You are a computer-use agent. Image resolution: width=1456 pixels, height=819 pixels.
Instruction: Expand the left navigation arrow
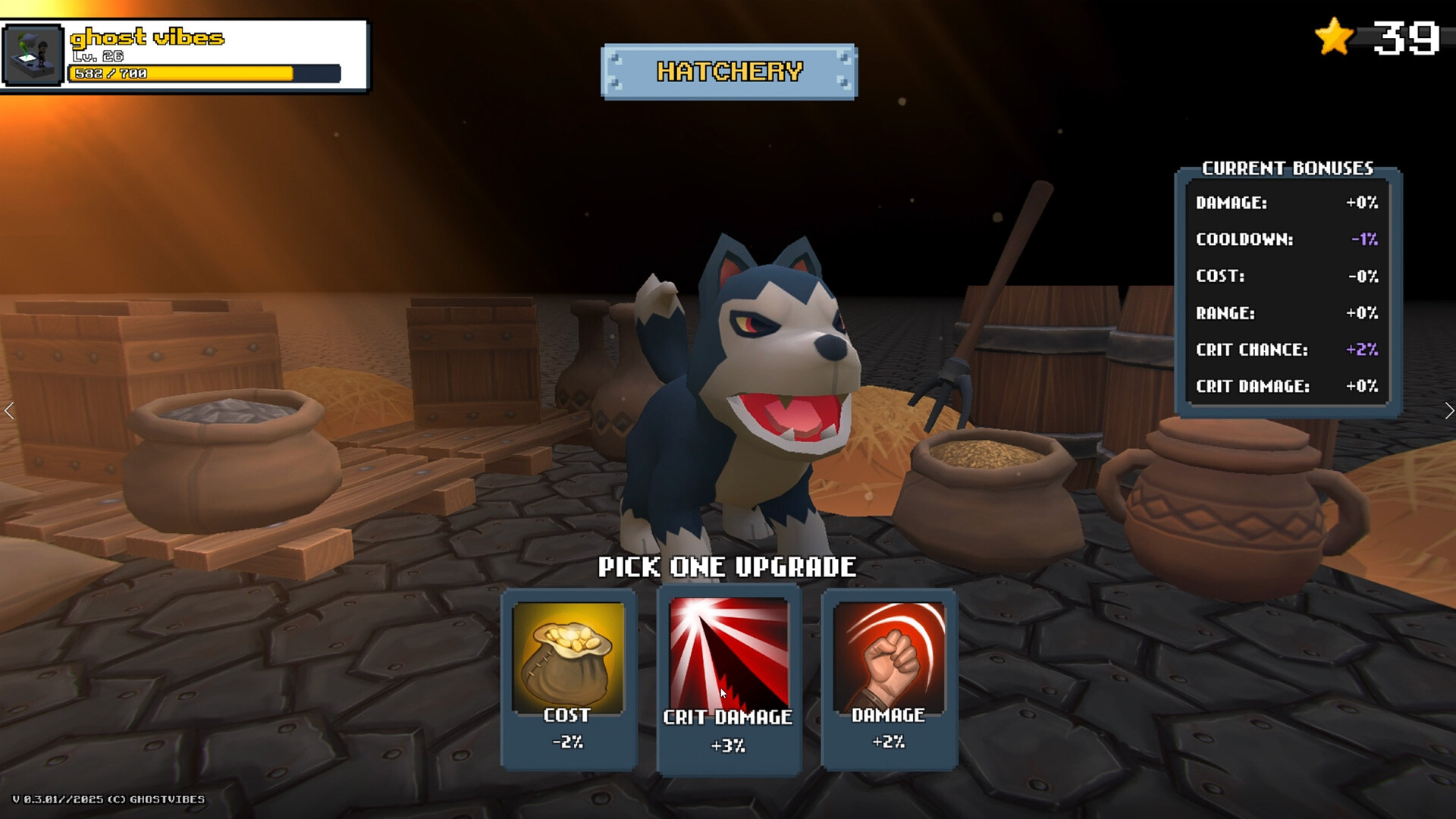click(x=9, y=410)
